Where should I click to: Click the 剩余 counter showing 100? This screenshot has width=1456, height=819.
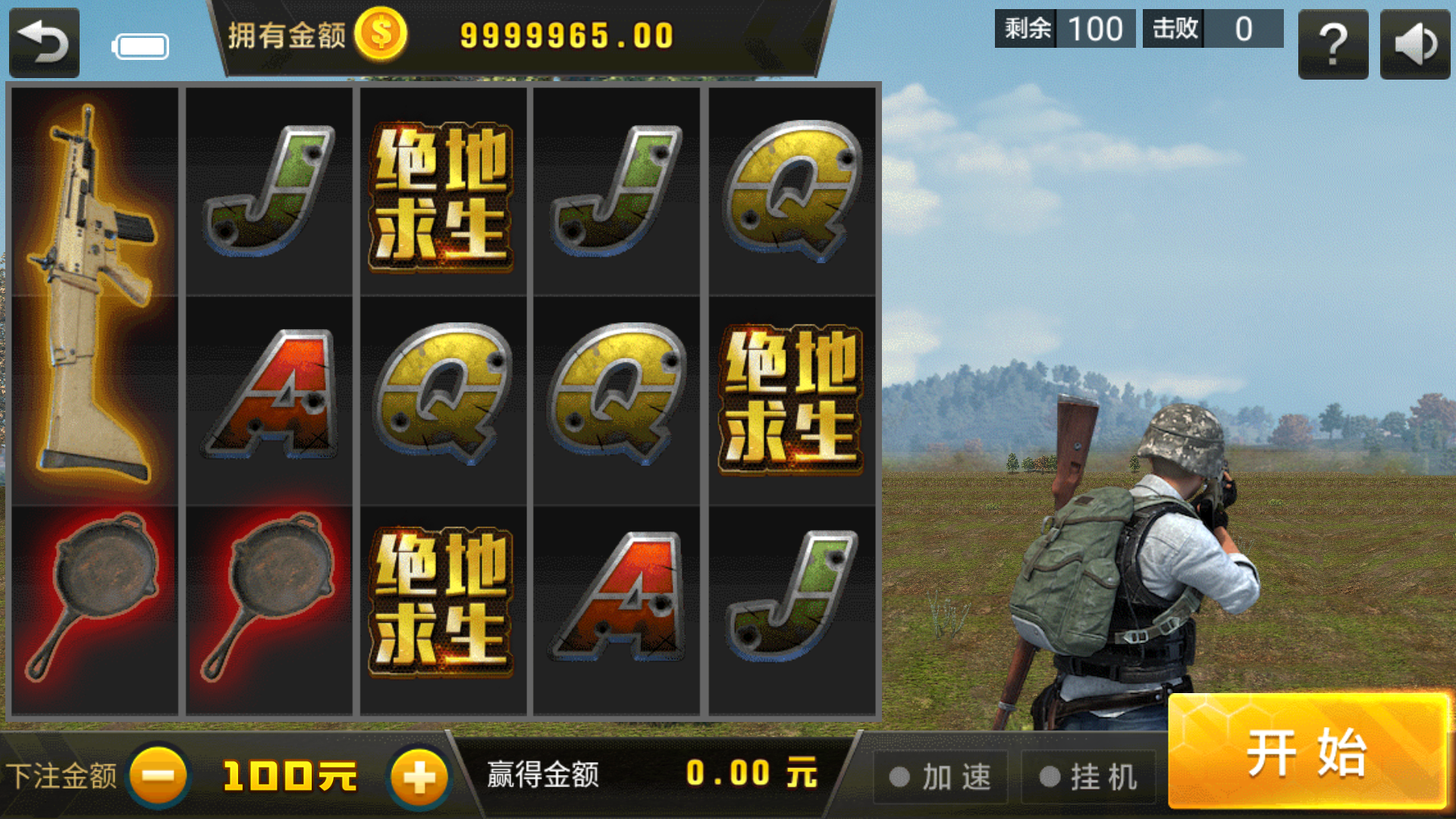1064,29
